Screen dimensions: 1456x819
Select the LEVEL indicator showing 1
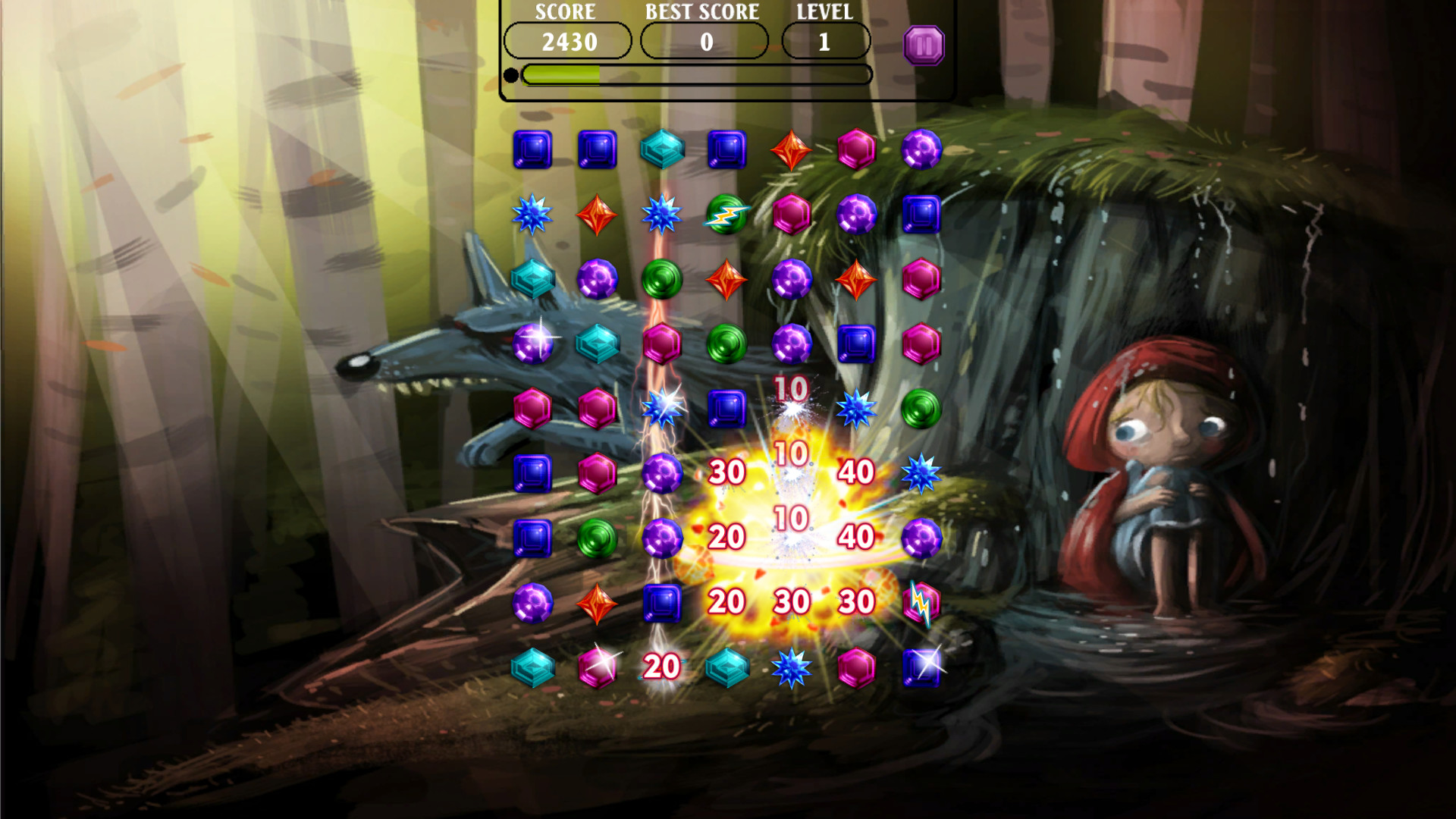click(x=825, y=42)
